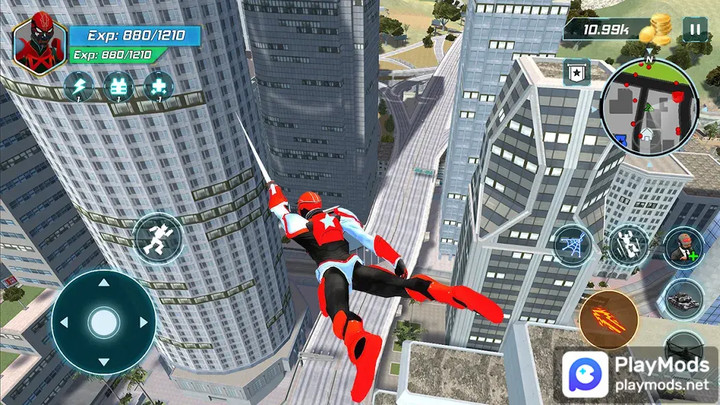Summon the tank vehicle
This screenshot has height=405, width=720.
pos(683,297)
